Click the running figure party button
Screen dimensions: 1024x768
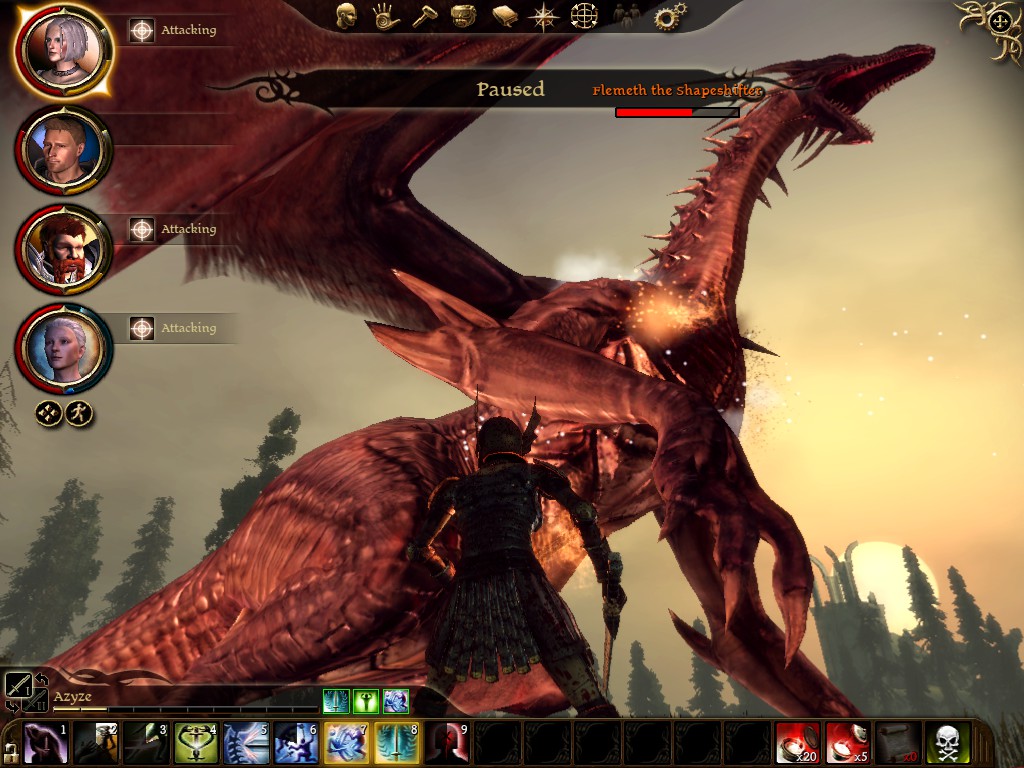click(x=80, y=412)
